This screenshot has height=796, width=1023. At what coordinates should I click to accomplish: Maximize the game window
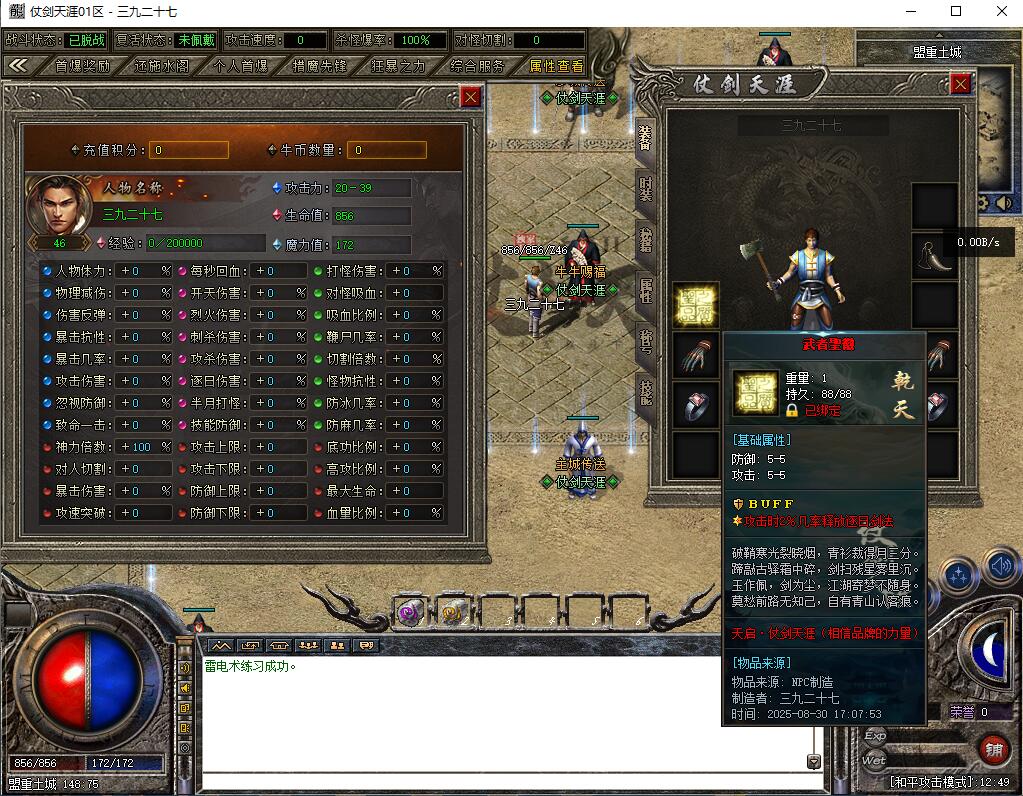tap(955, 12)
